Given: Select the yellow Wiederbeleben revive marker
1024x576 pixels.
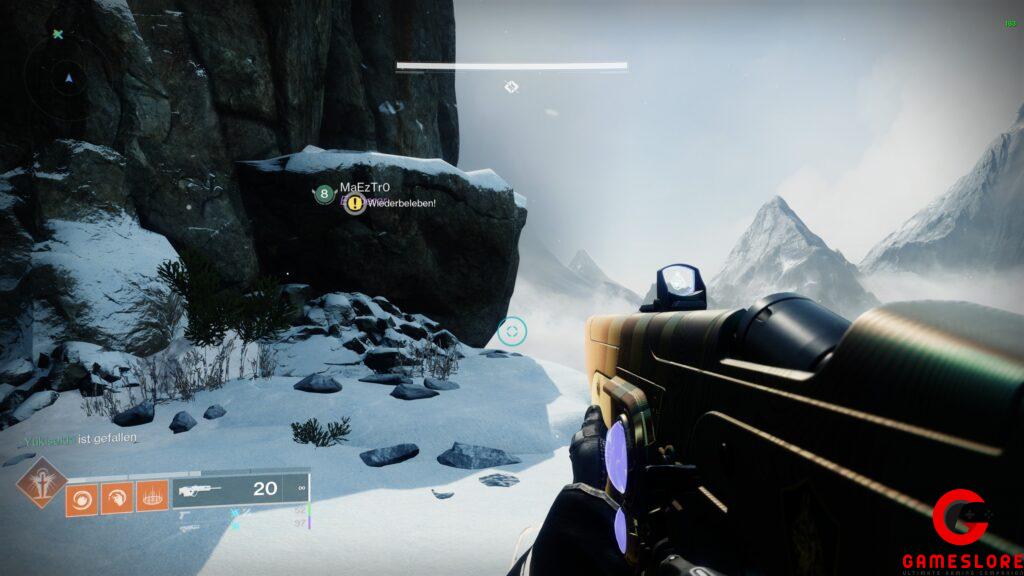Looking at the screenshot, I should [354, 203].
